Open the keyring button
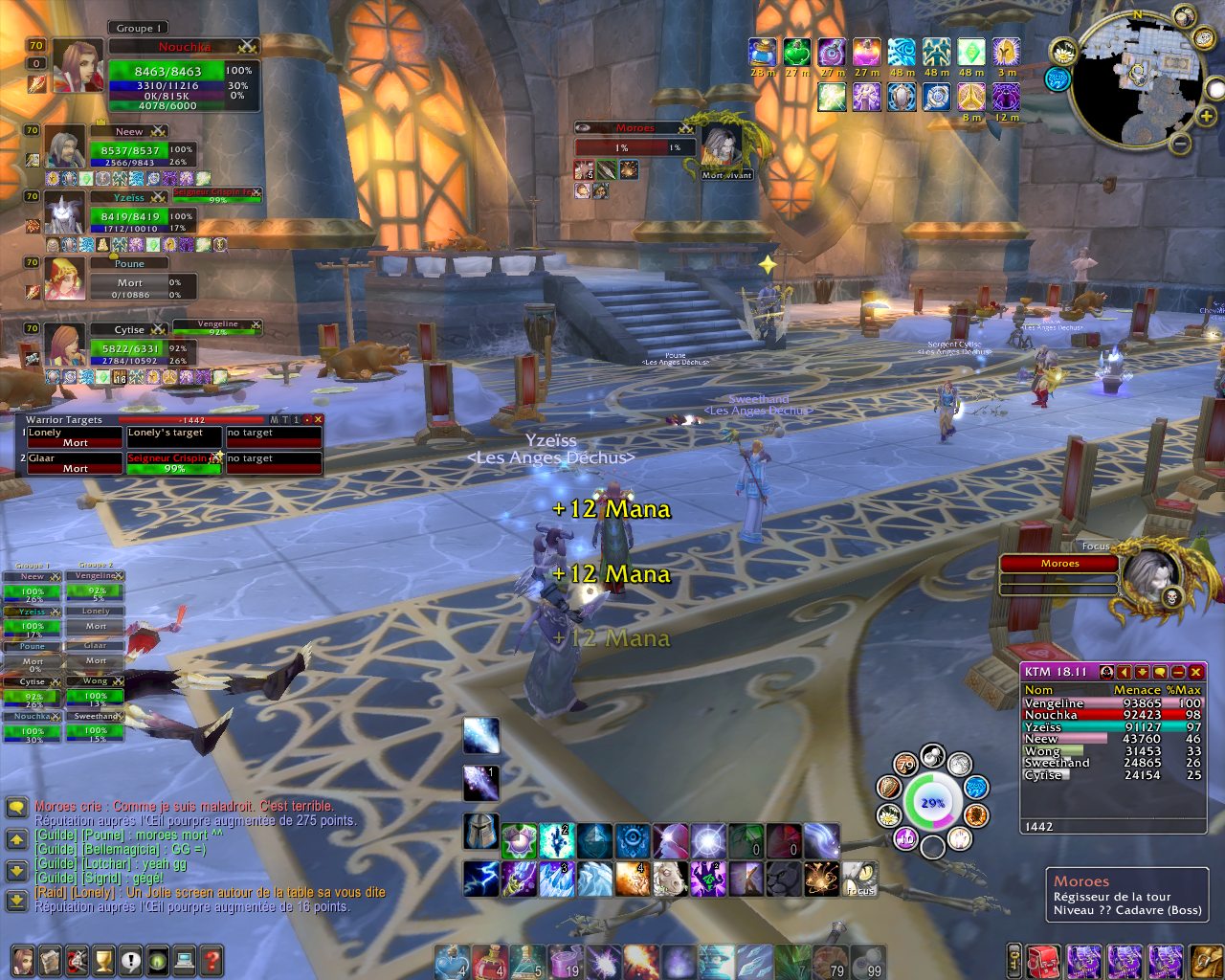 (1013, 960)
